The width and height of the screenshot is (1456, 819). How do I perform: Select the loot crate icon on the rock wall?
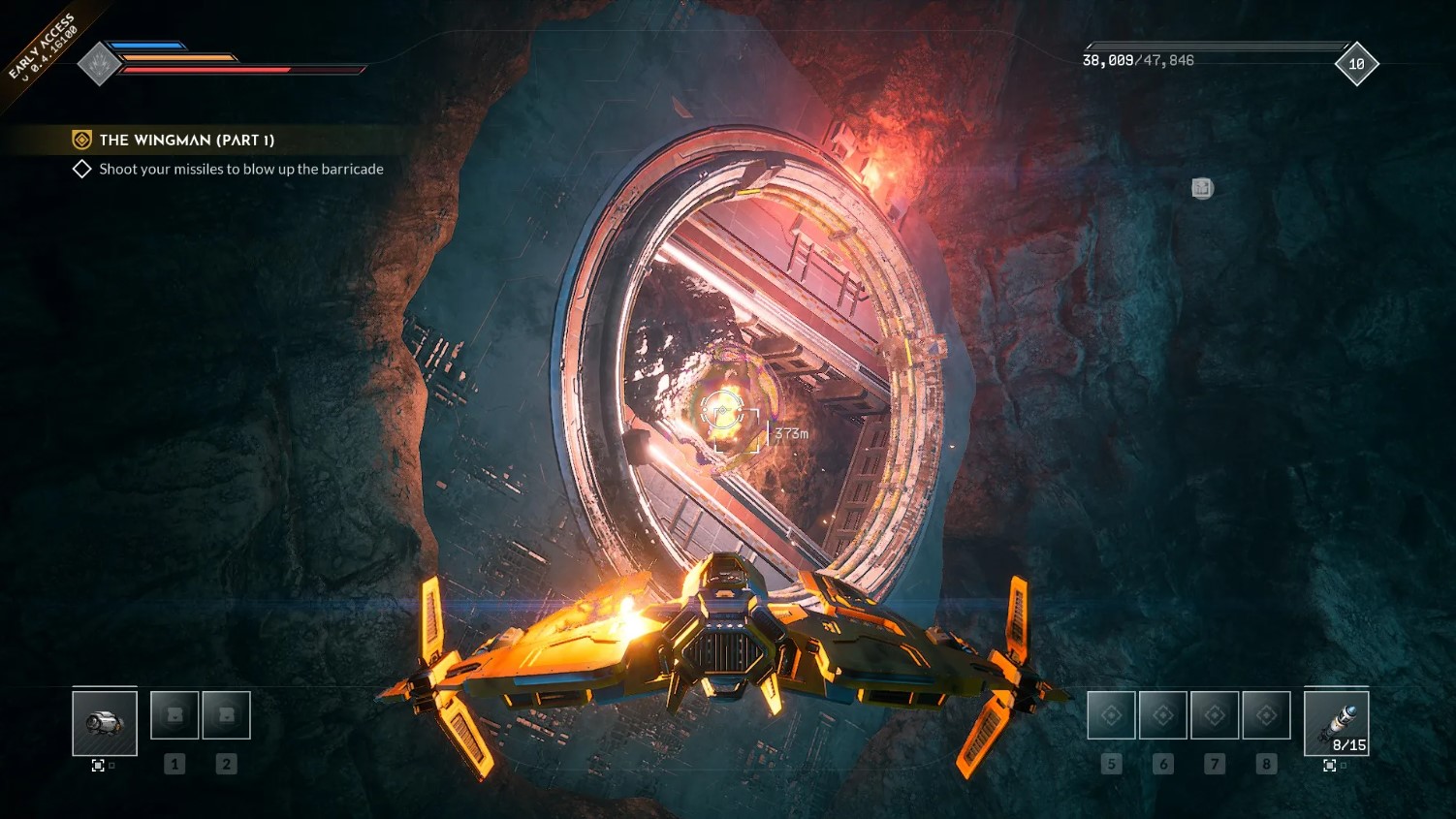pyautogui.click(x=1202, y=189)
